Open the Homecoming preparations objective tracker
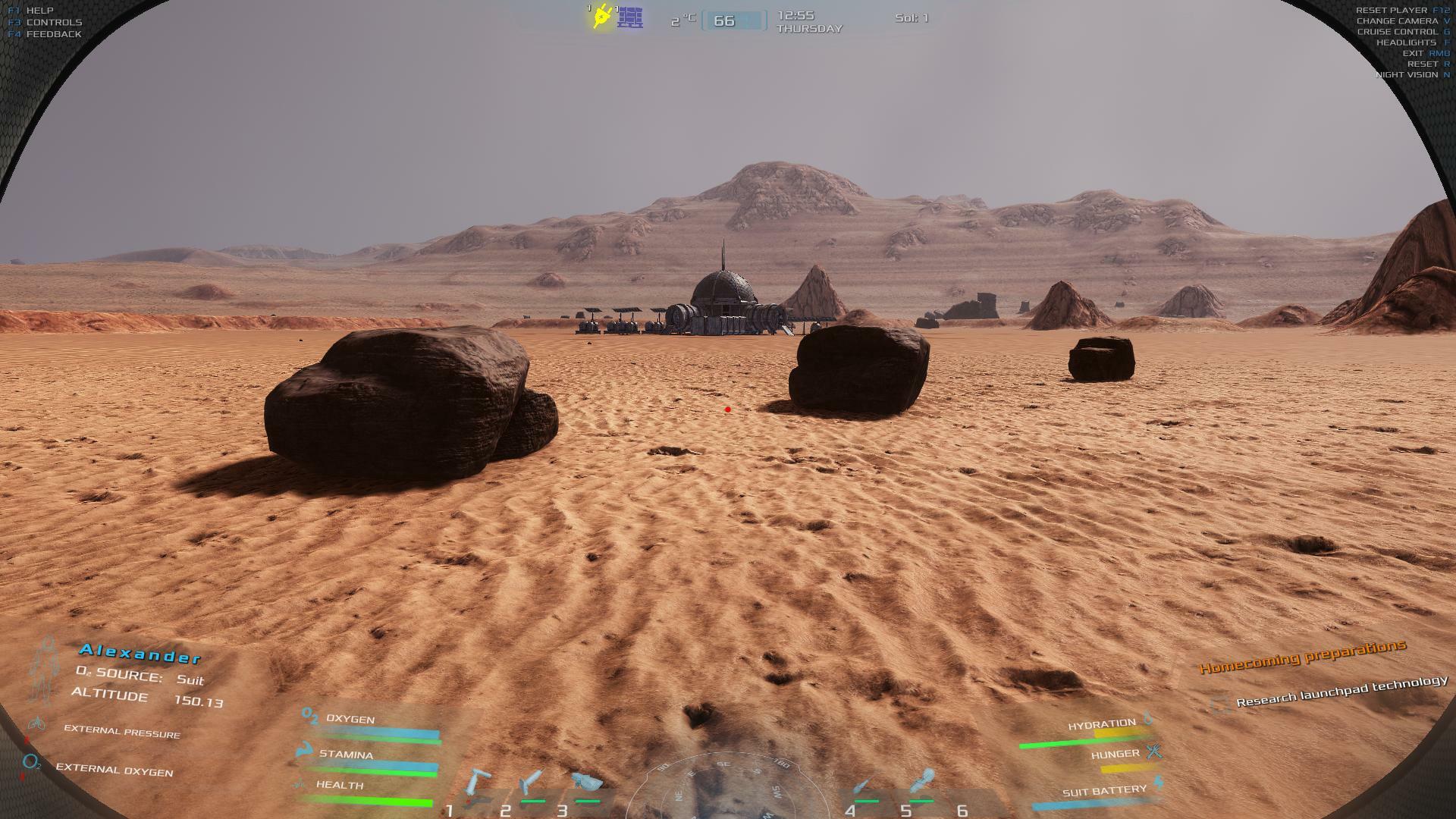 tap(1302, 657)
